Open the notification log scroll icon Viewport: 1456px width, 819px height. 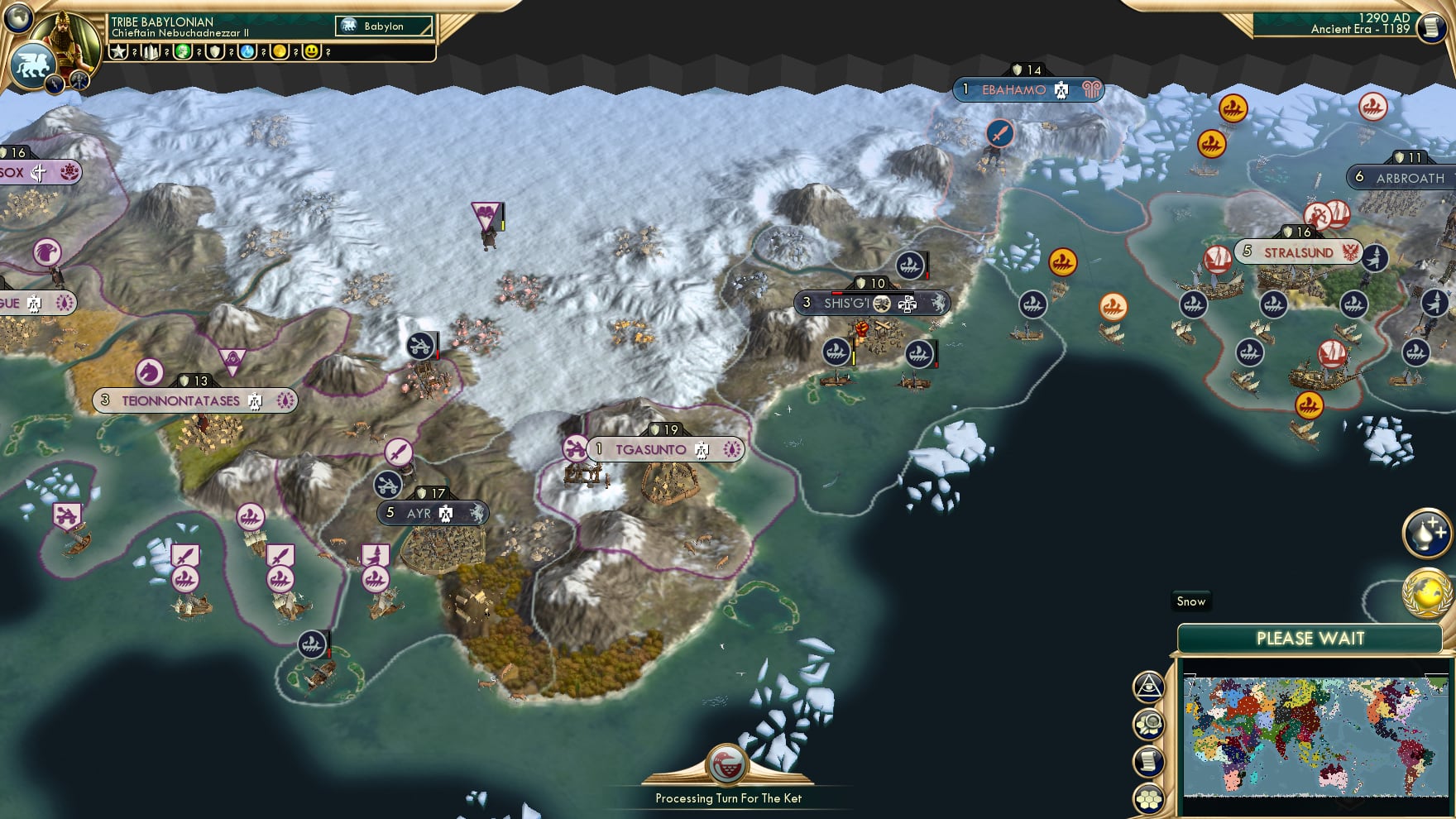(x=1148, y=759)
